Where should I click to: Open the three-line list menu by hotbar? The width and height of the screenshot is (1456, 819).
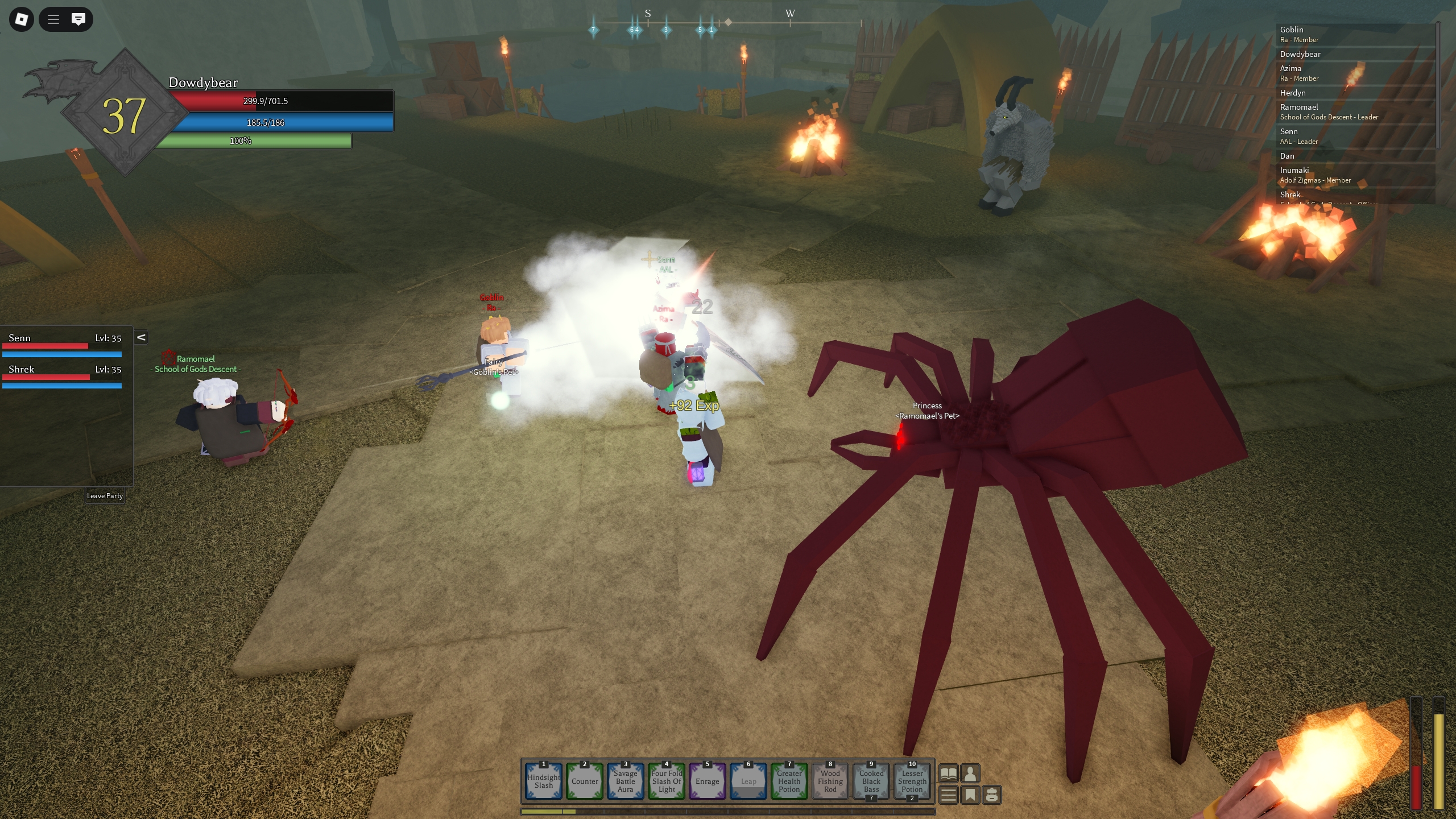[948, 795]
